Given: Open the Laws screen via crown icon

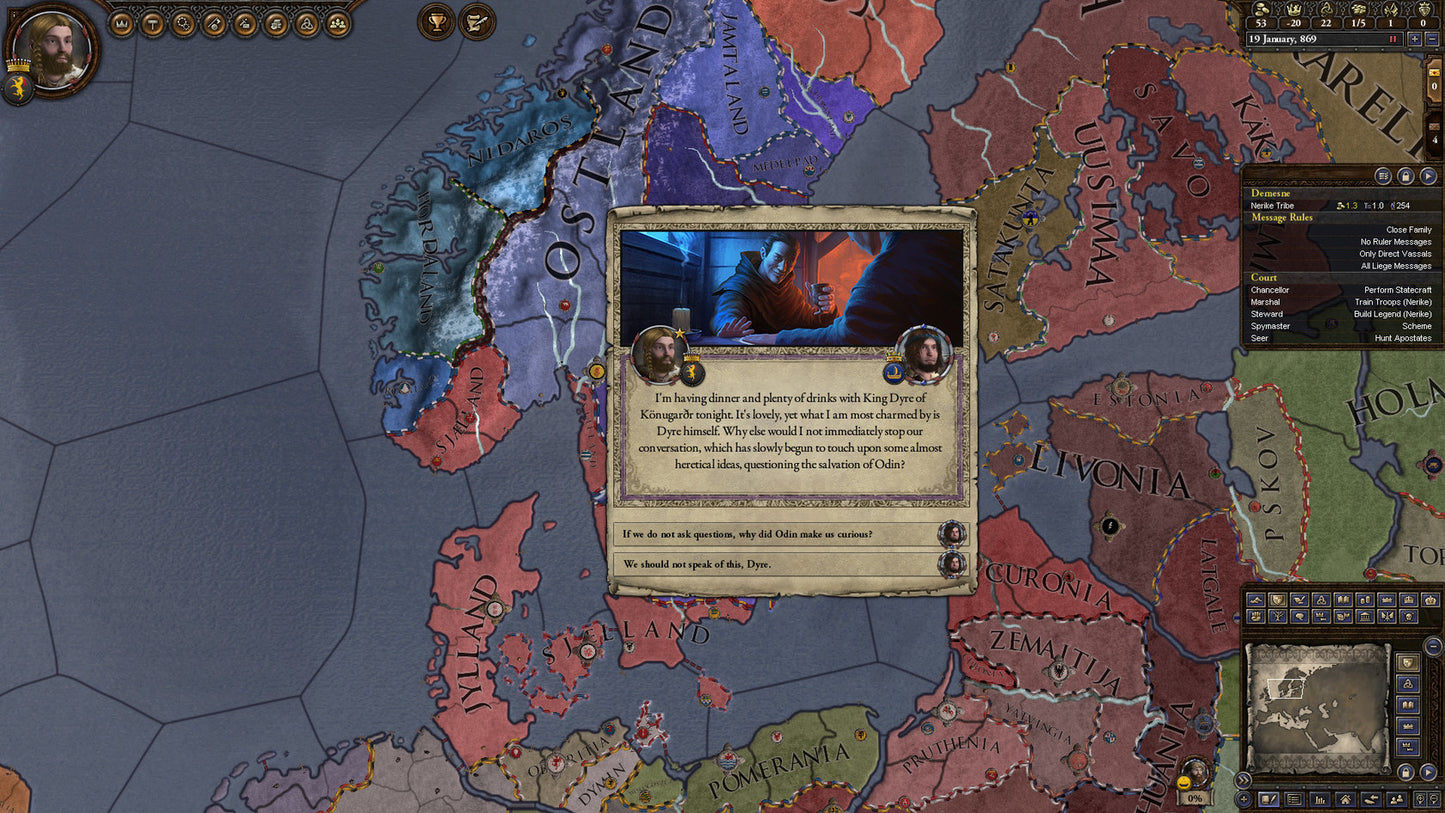Looking at the screenshot, I should pos(121,22).
